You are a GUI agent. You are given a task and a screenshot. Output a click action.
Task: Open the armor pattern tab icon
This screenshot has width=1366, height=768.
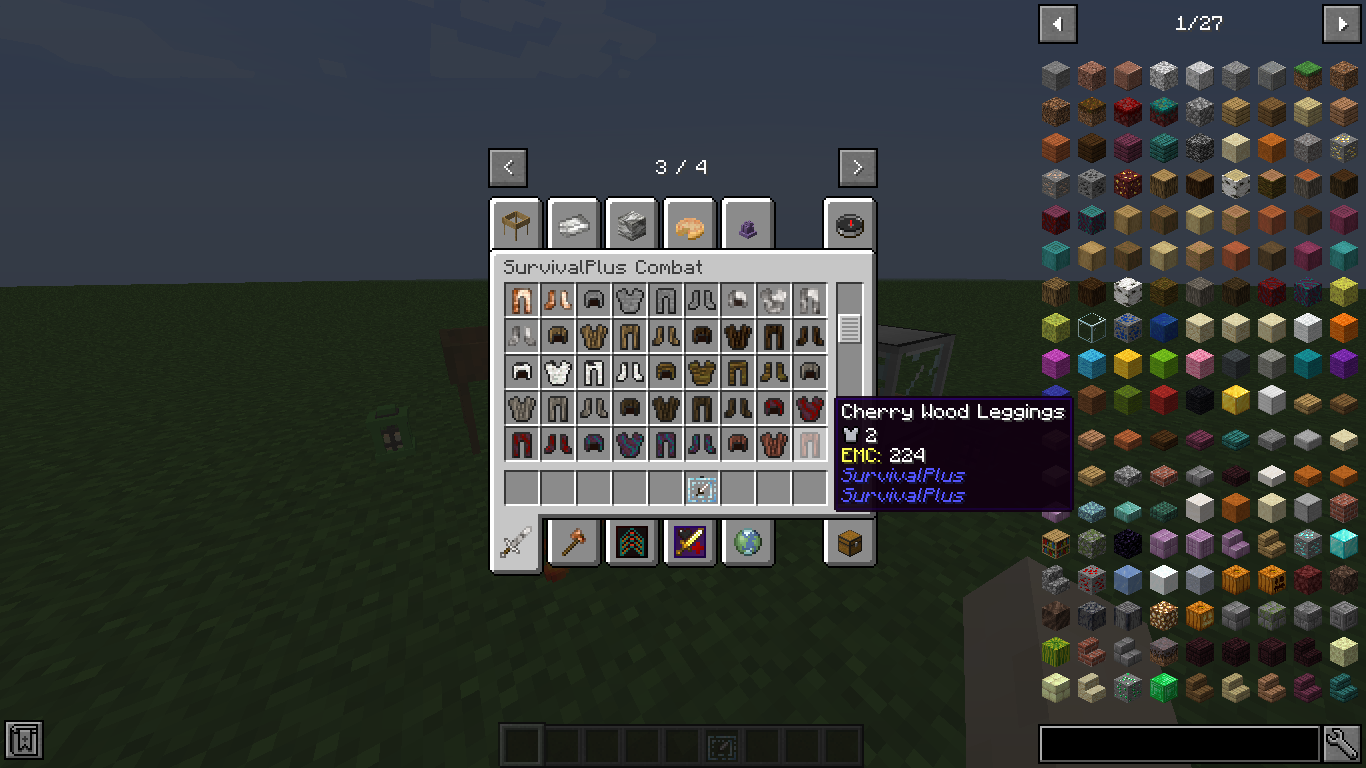pos(632,543)
